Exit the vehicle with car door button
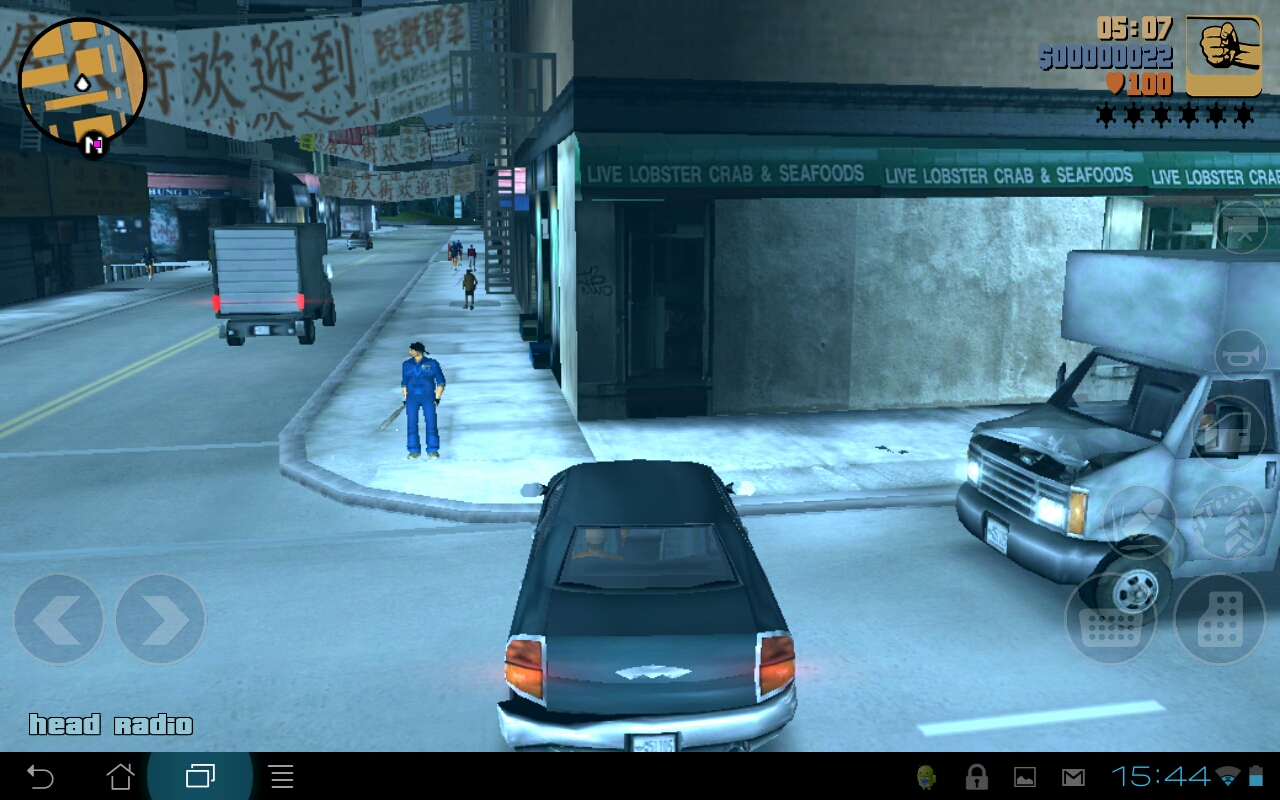The image size is (1280, 800). click(1229, 432)
